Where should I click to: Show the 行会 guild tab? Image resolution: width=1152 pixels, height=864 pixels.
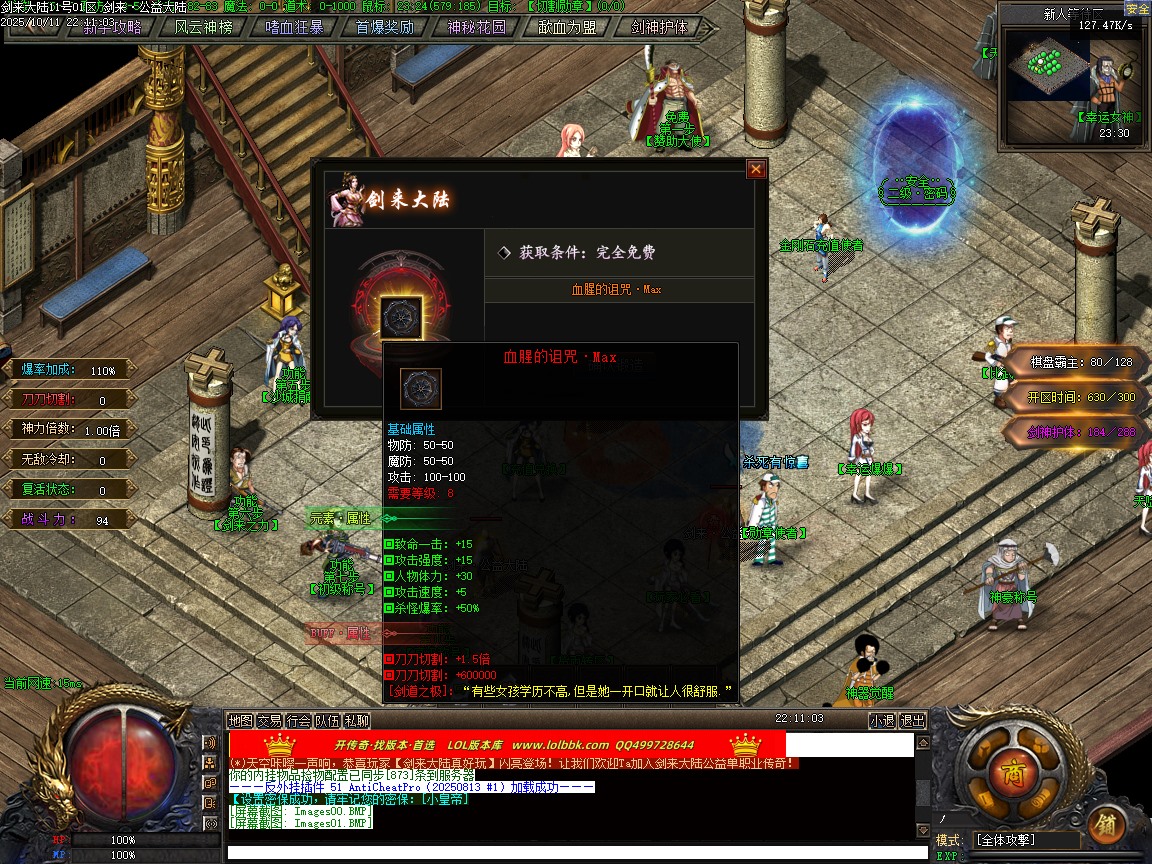(x=298, y=720)
